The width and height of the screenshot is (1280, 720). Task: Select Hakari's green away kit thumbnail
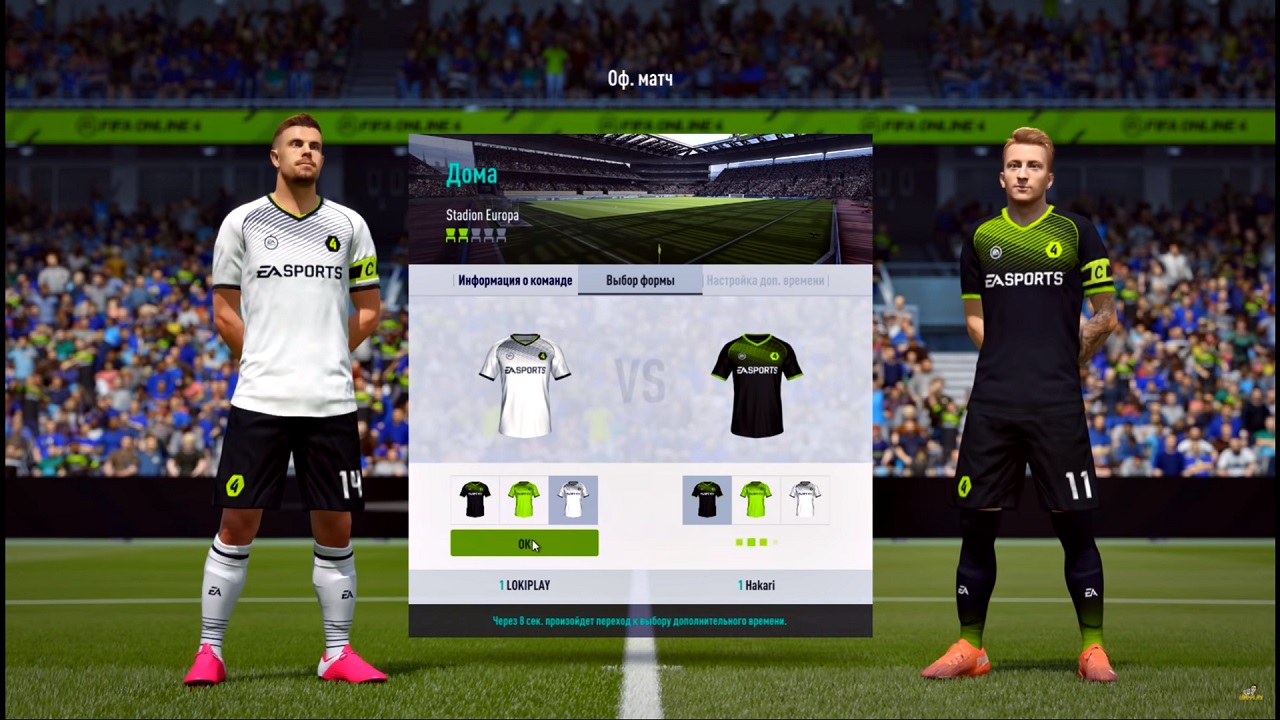coord(756,499)
